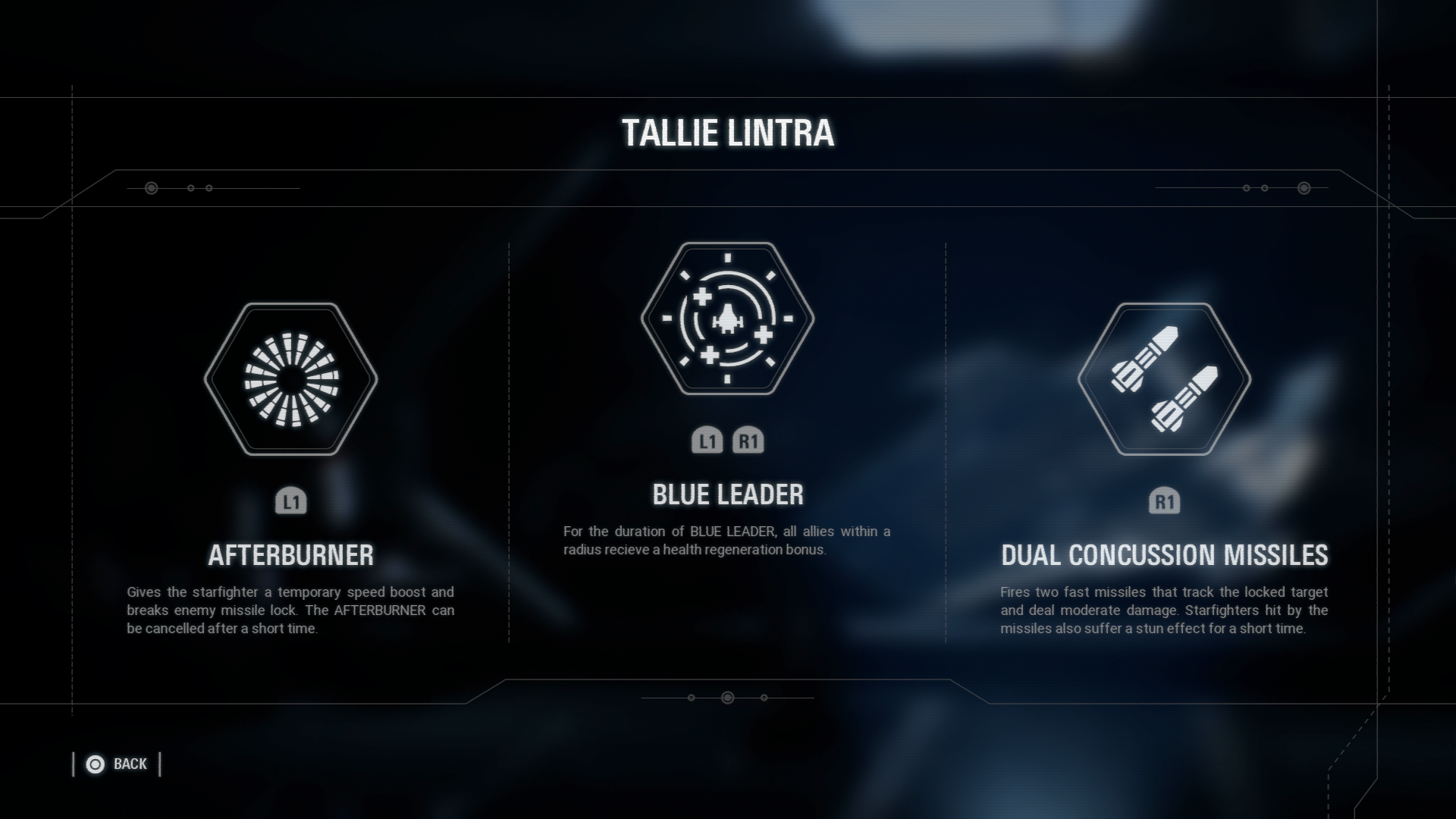Select the L1 badge above Blue Leader
The width and height of the screenshot is (1456, 819).
708,440
